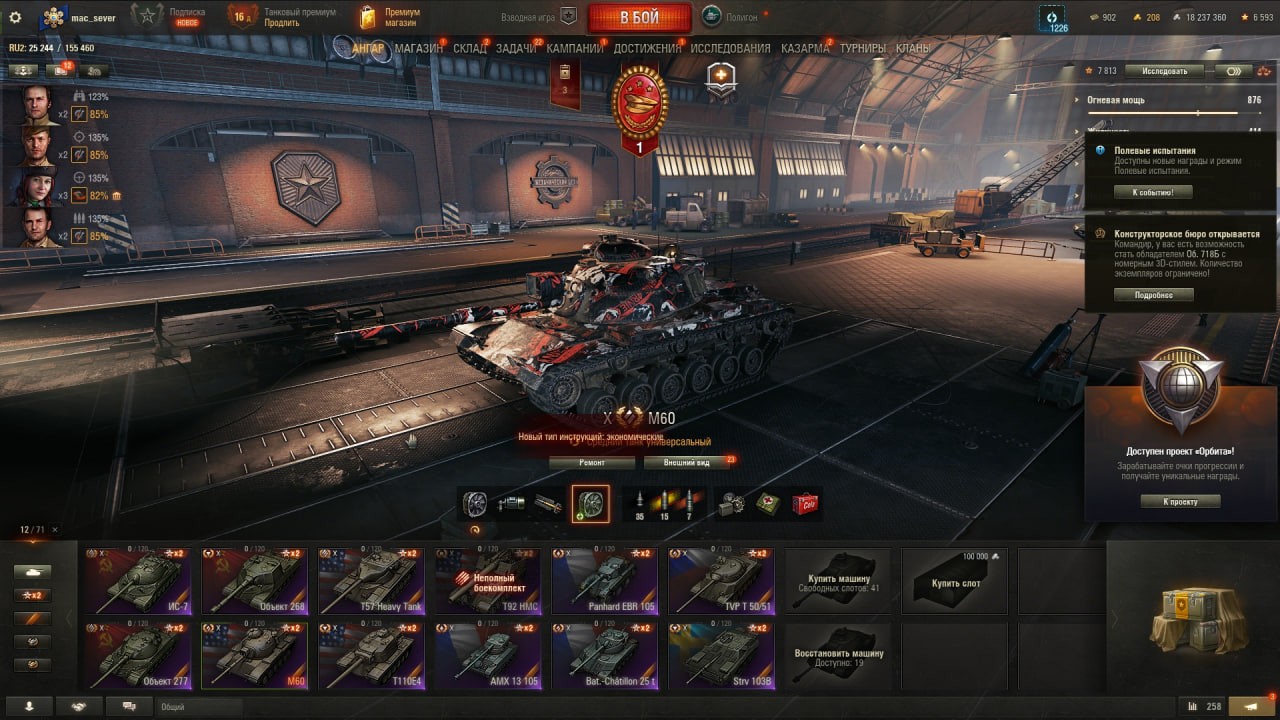Open the К проекту button for Орбита
The image size is (1280, 720).
[x=1180, y=501]
